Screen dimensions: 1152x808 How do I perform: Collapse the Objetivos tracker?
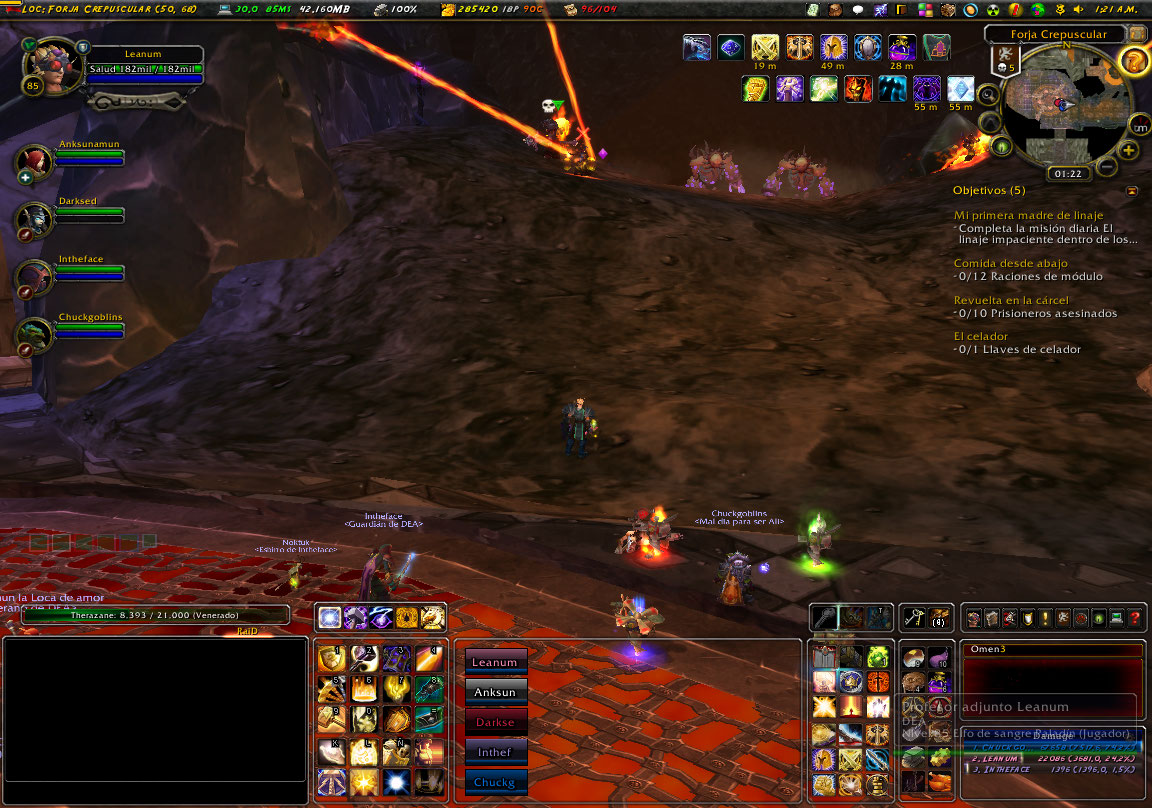[x=1131, y=190]
